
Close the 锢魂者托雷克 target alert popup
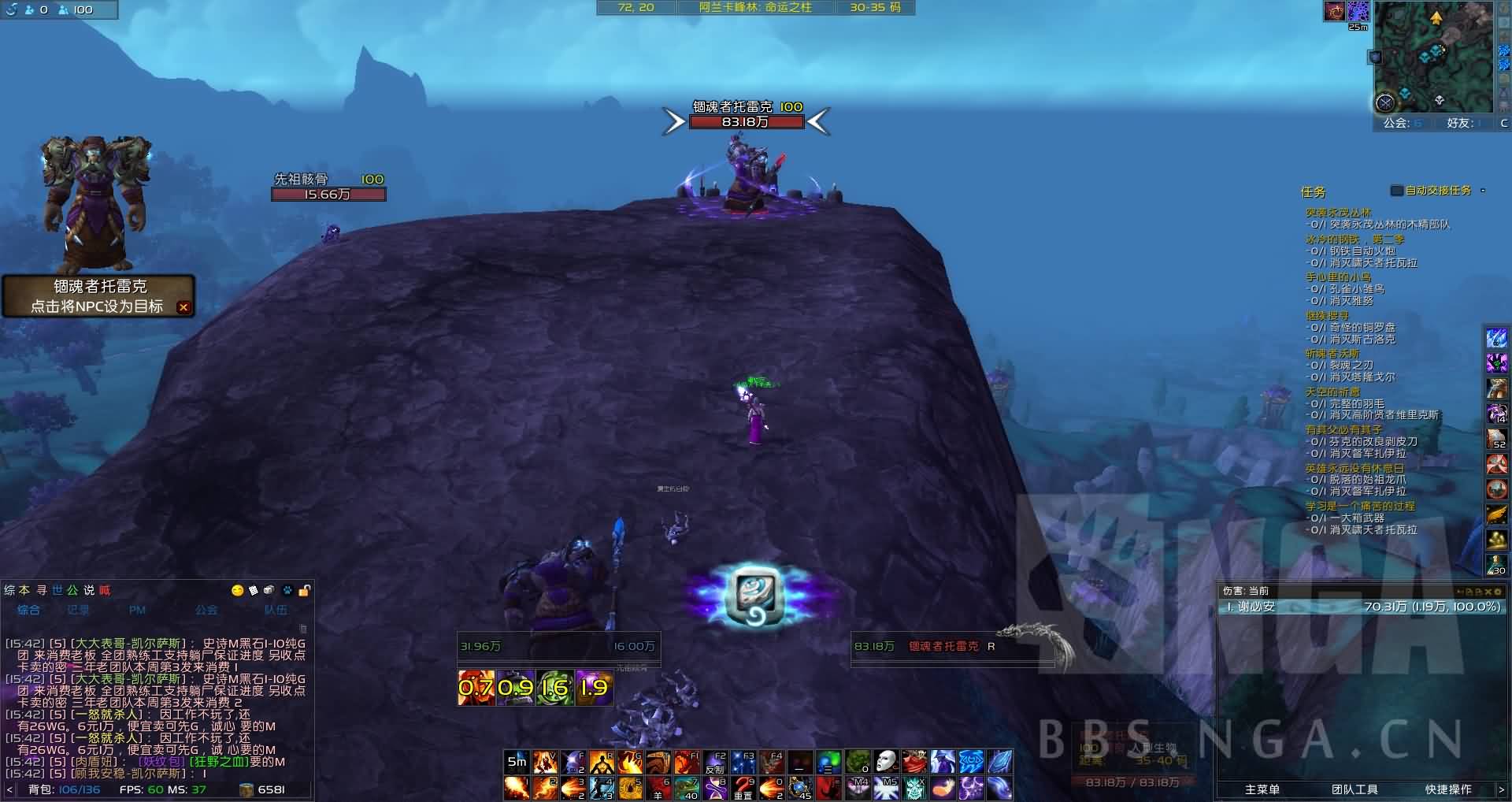tap(183, 307)
